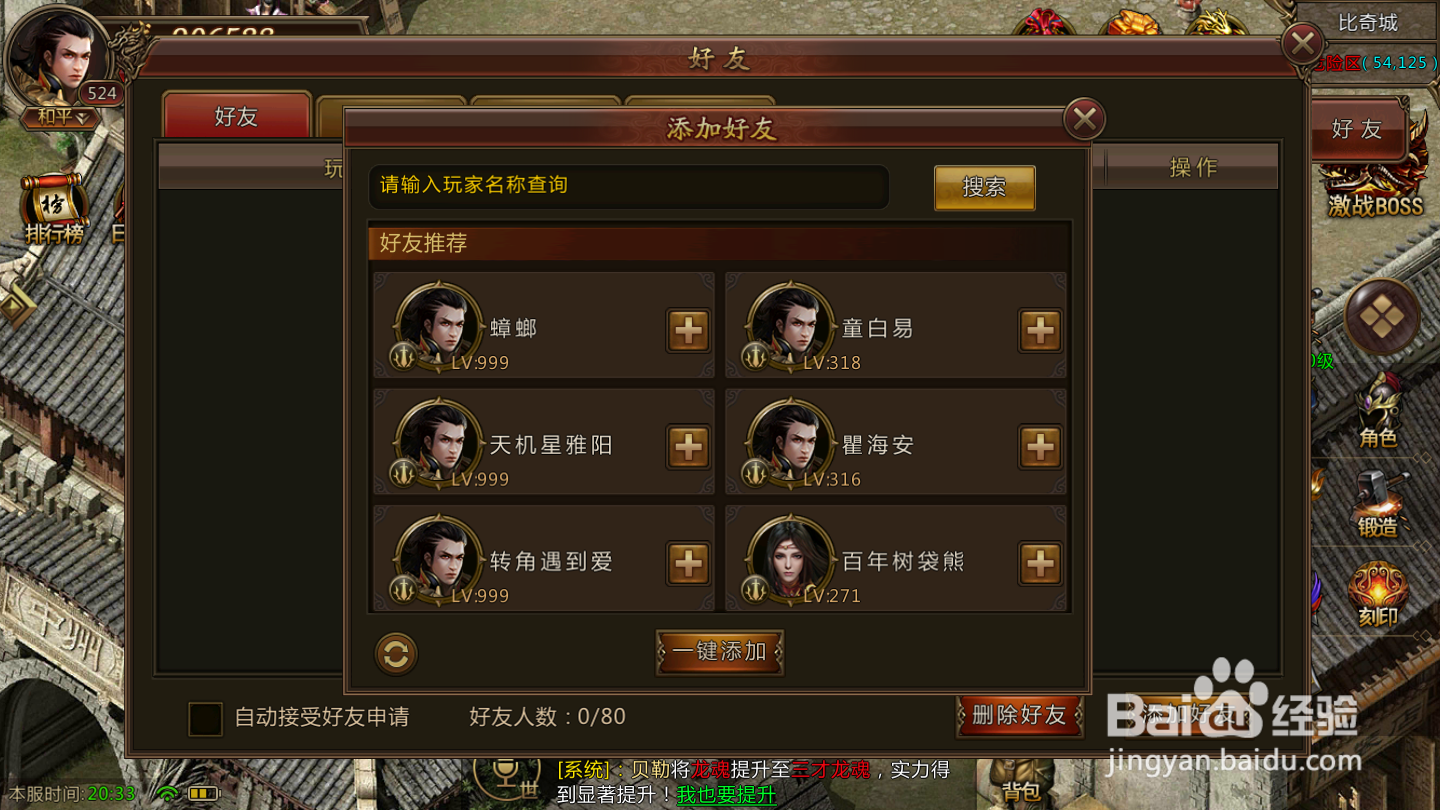Switch to the 好友 tab
The width and height of the screenshot is (1440, 810).
tap(237, 117)
